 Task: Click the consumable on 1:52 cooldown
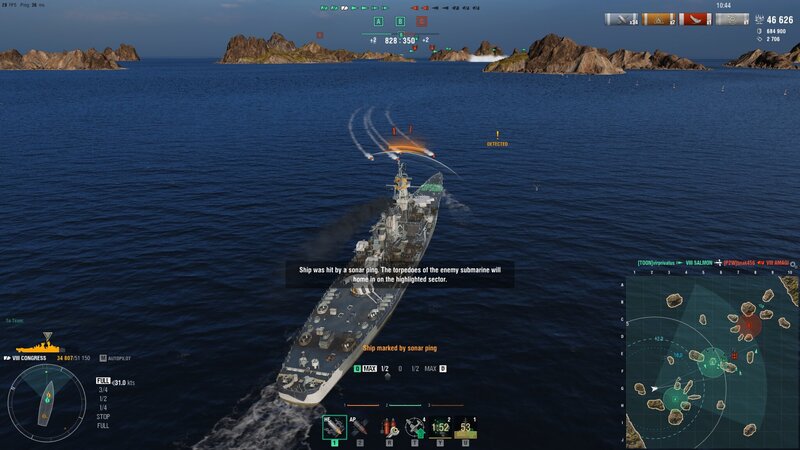[440, 428]
